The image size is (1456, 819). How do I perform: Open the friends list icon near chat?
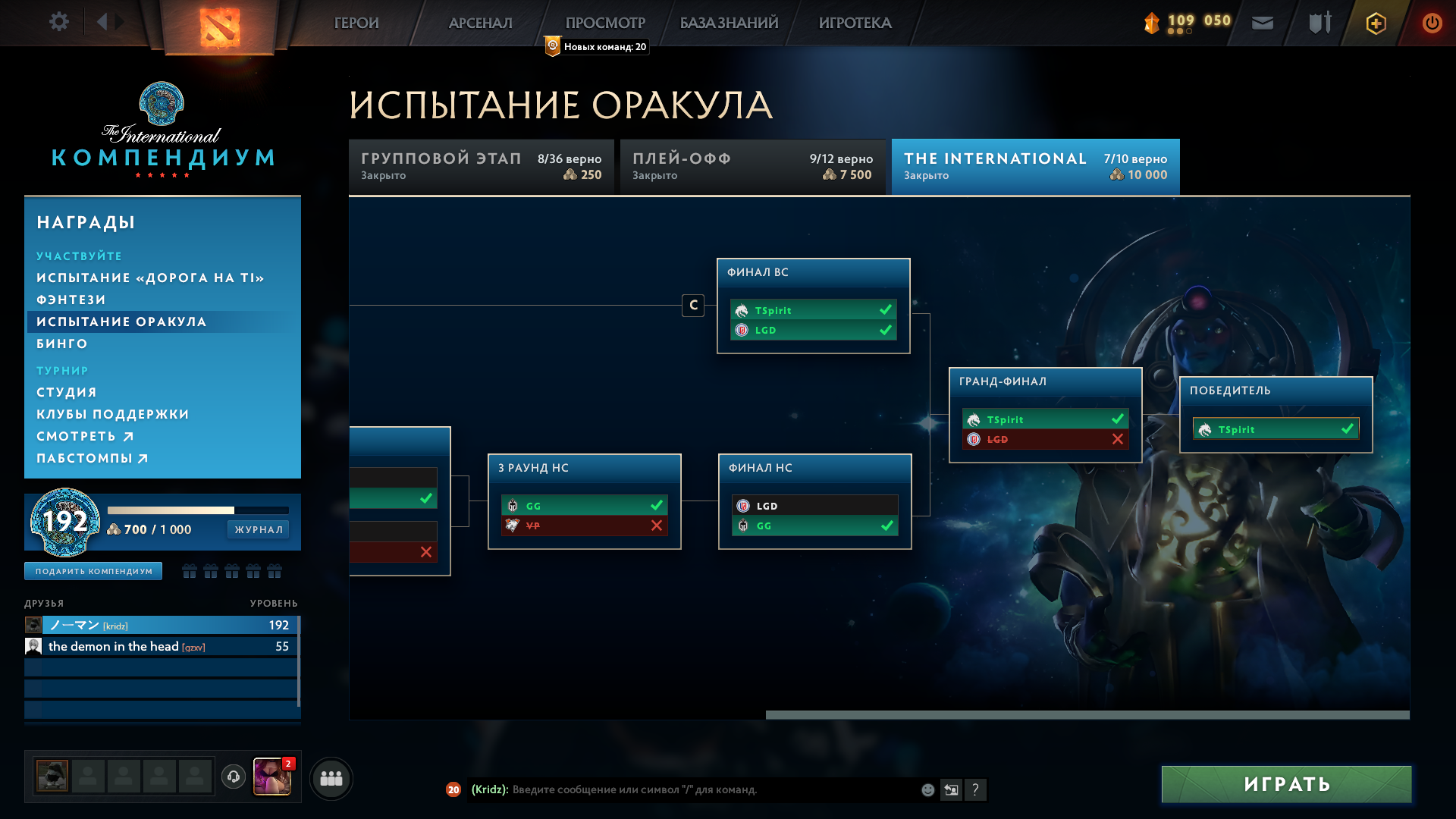(x=330, y=777)
